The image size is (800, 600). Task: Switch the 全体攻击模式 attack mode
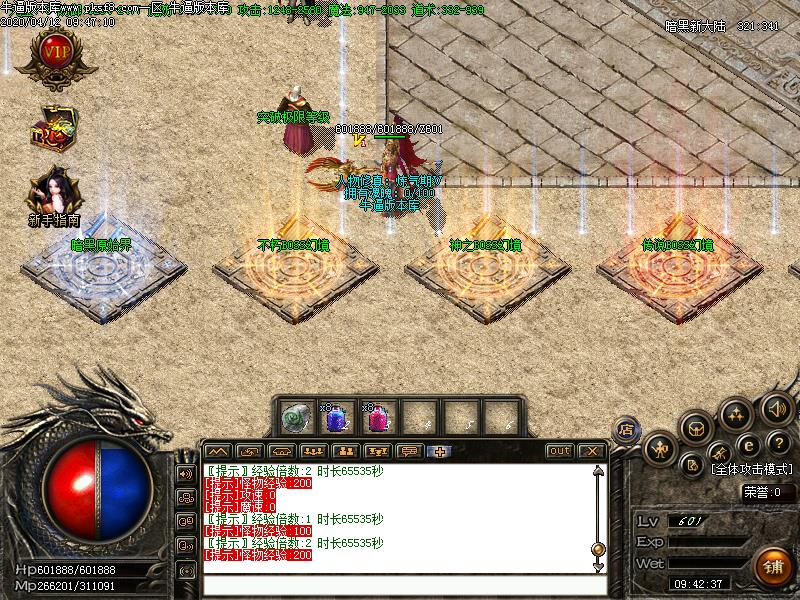(x=750, y=468)
